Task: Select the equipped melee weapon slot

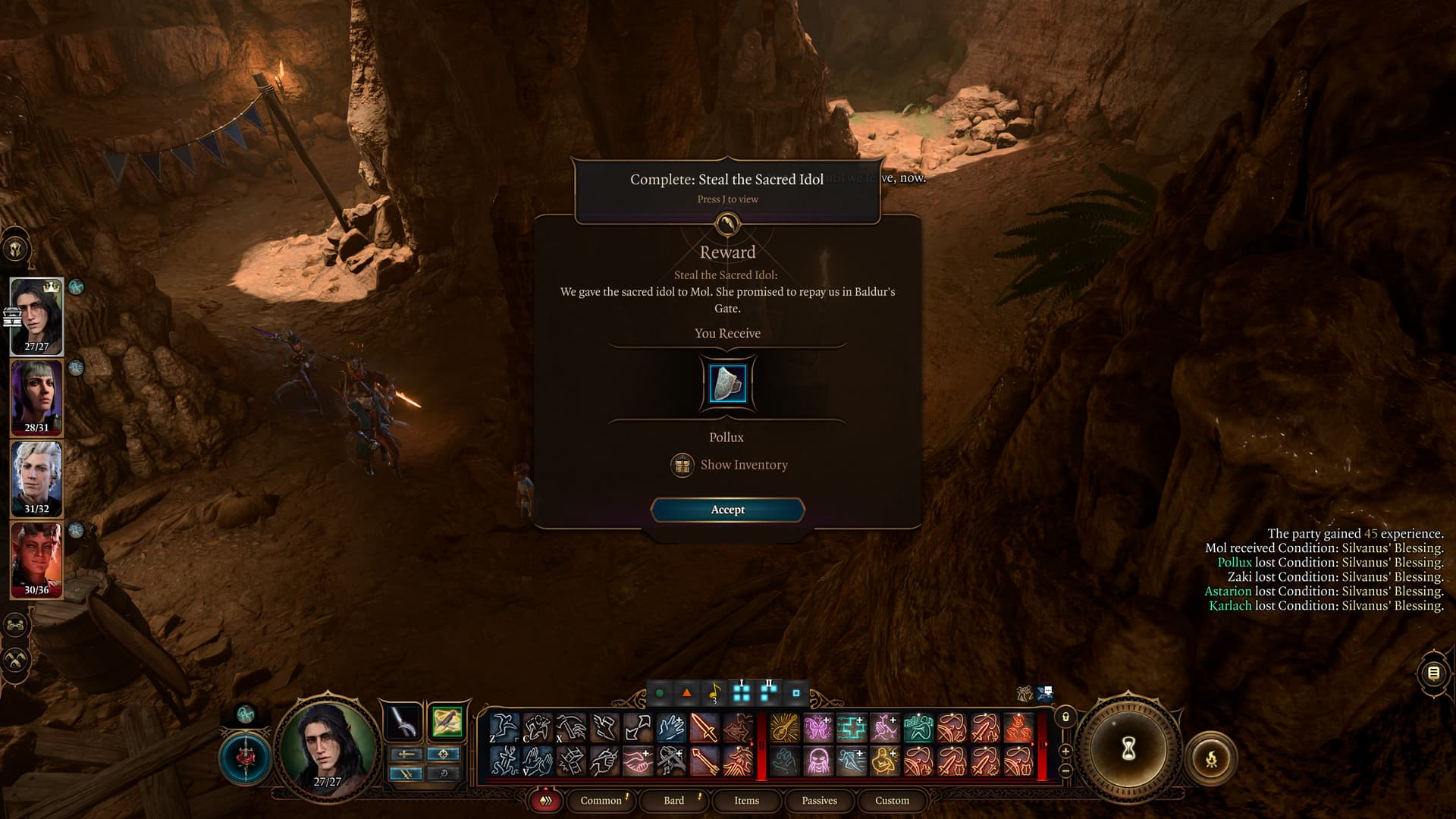Action: (x=403, y=722)
